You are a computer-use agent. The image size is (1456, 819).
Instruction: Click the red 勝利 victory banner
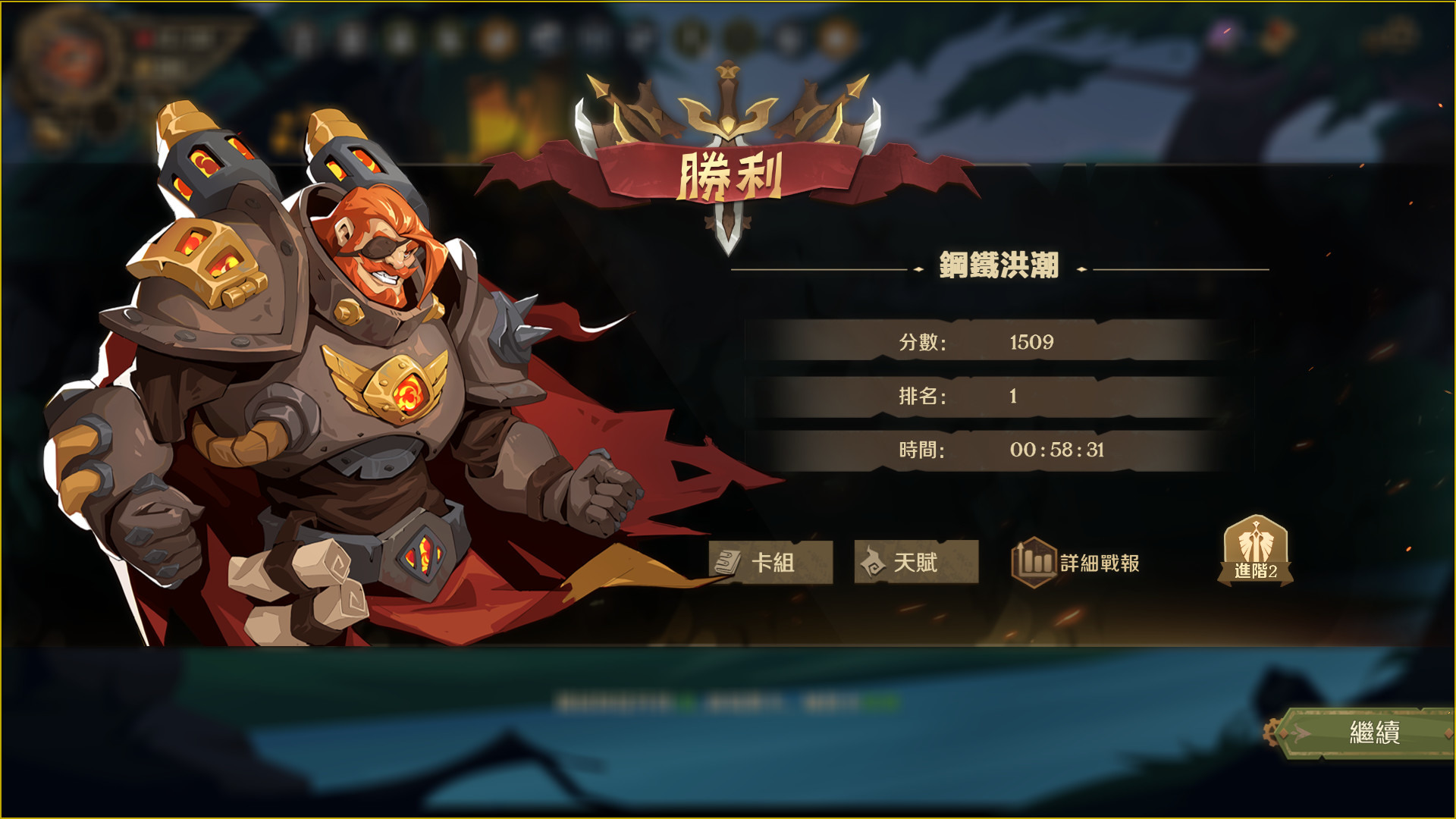[730, 174]
